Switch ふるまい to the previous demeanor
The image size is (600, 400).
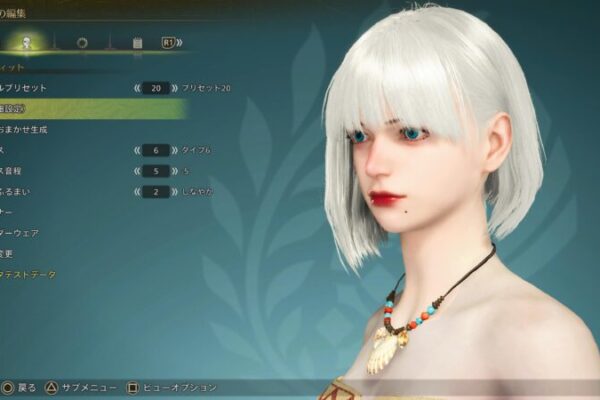[135, 191]
